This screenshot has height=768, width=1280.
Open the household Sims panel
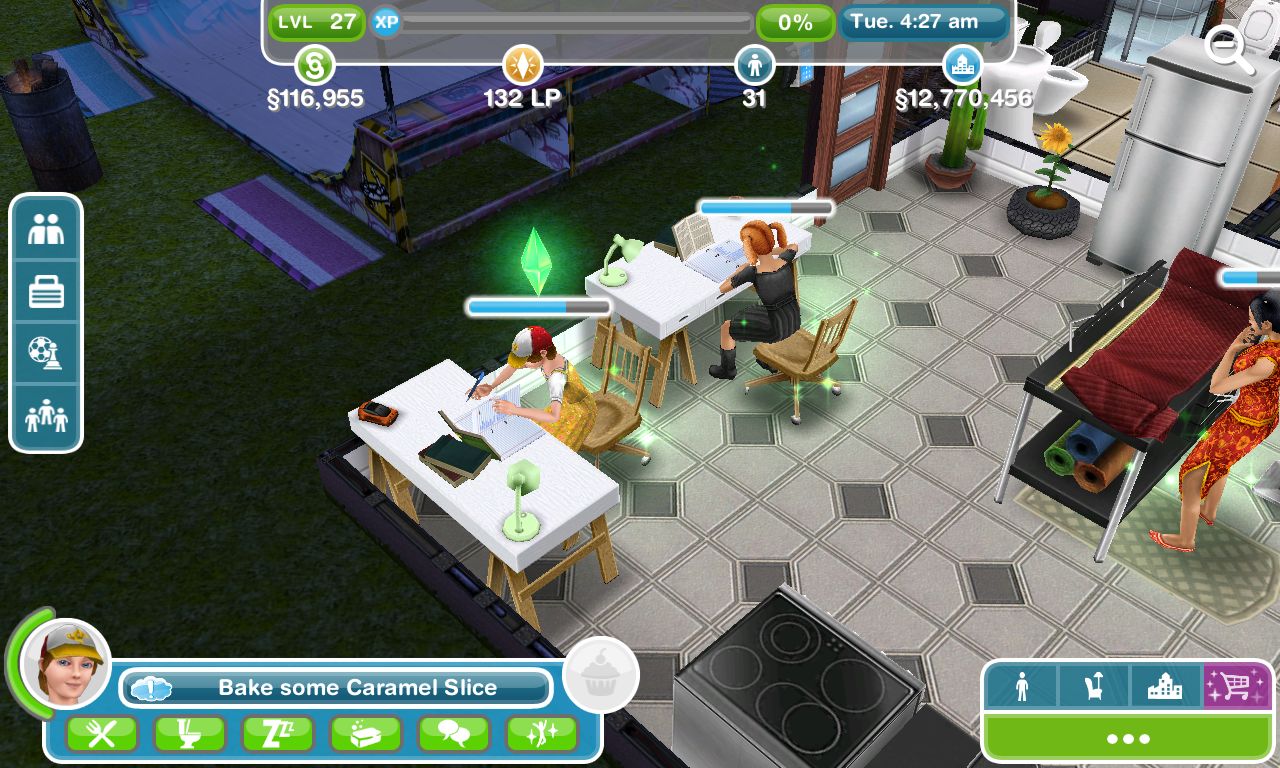point(45,410)
